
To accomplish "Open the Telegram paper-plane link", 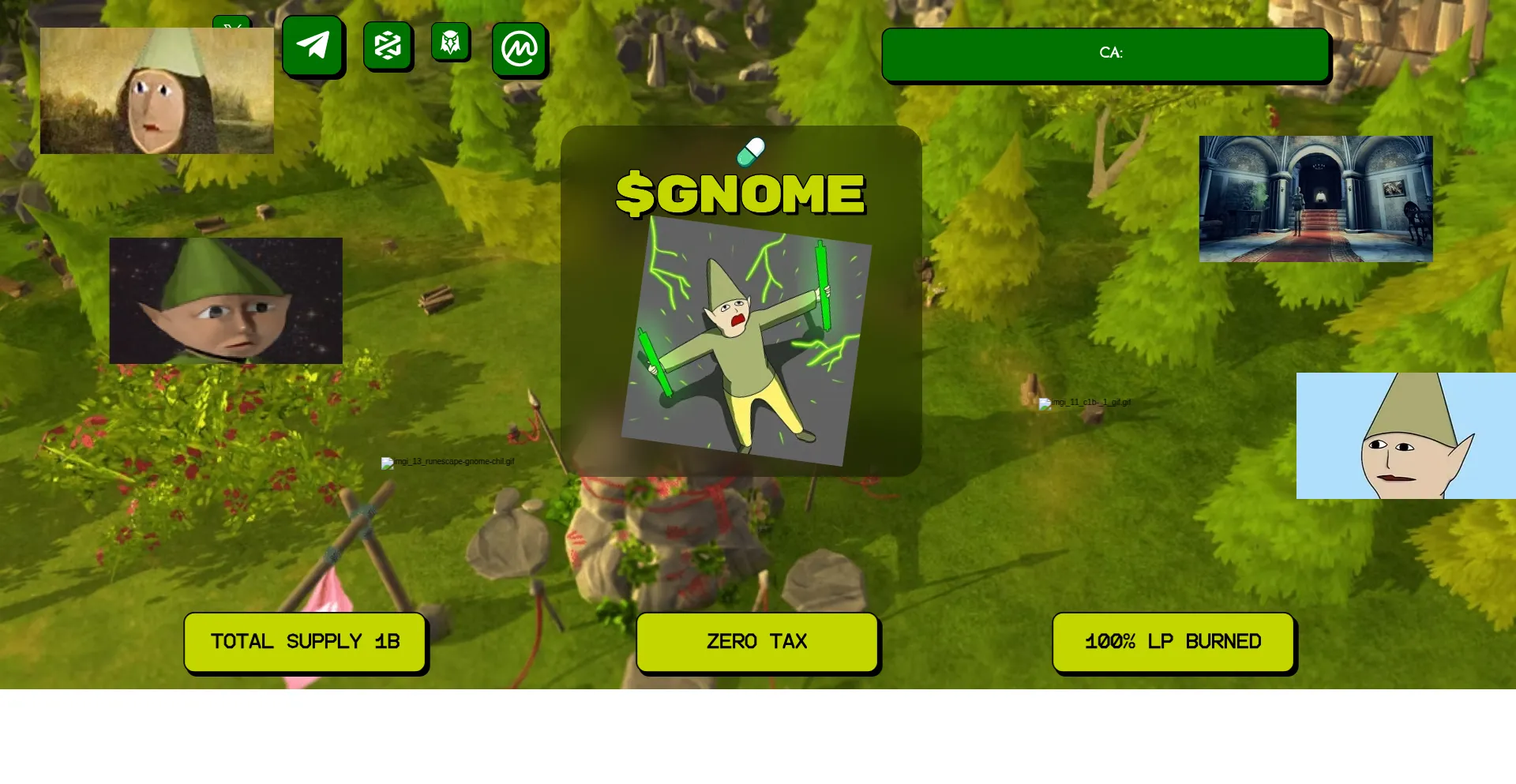I will coord(313,45).
